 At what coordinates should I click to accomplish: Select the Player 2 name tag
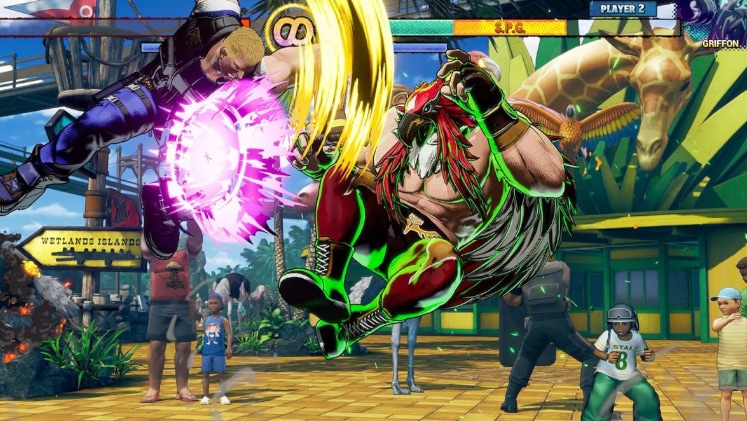click(x=622, y=9)
